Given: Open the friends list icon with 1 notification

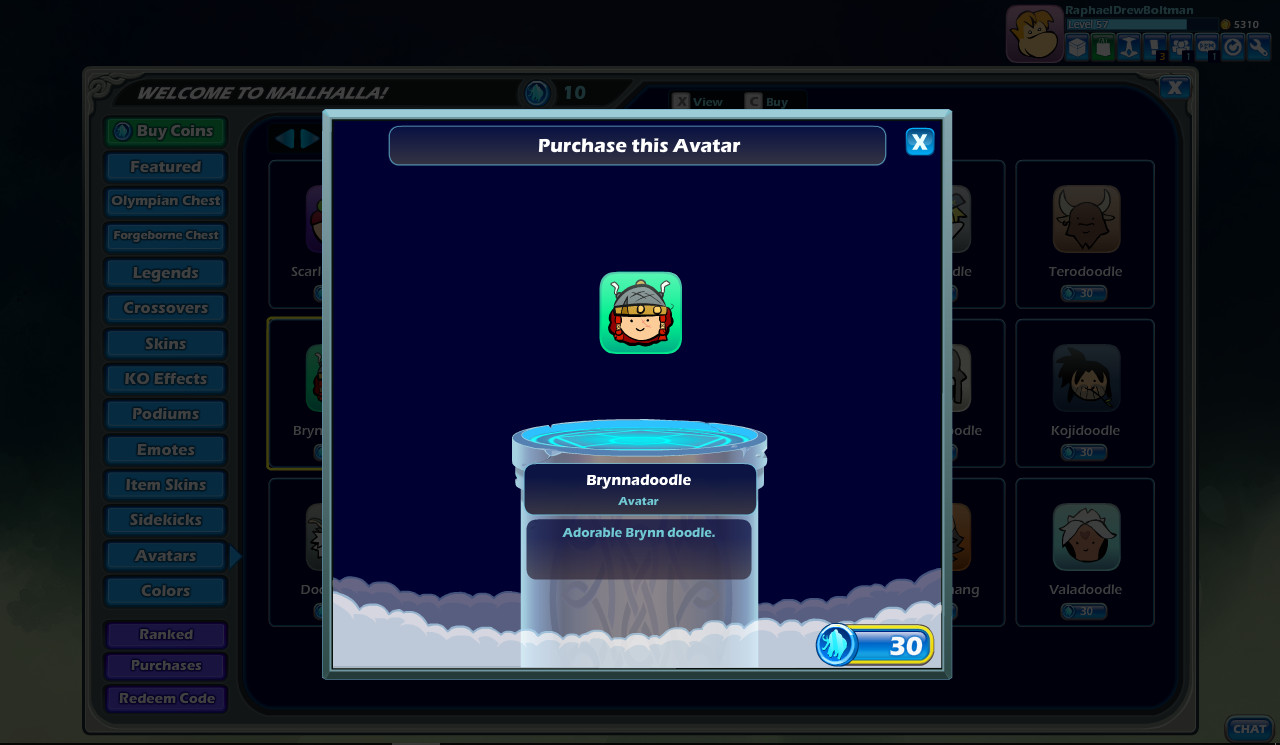Looking at the screenshot, I should pyautogui.click(x=1180, y=46).
